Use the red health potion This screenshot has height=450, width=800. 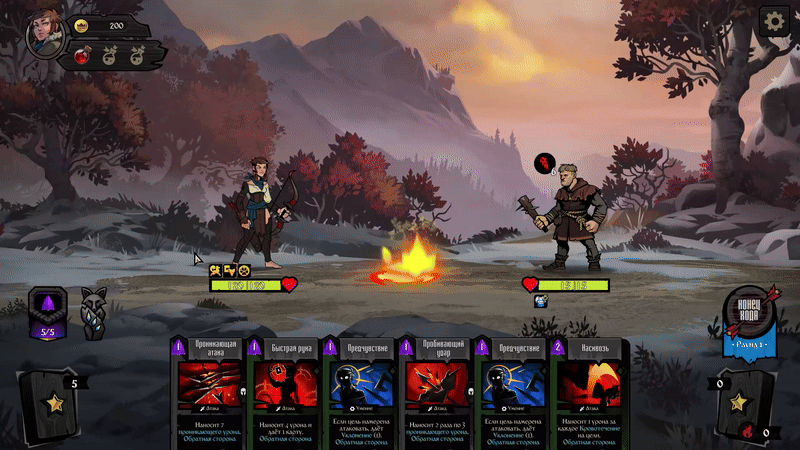click(x=83, y=56)
